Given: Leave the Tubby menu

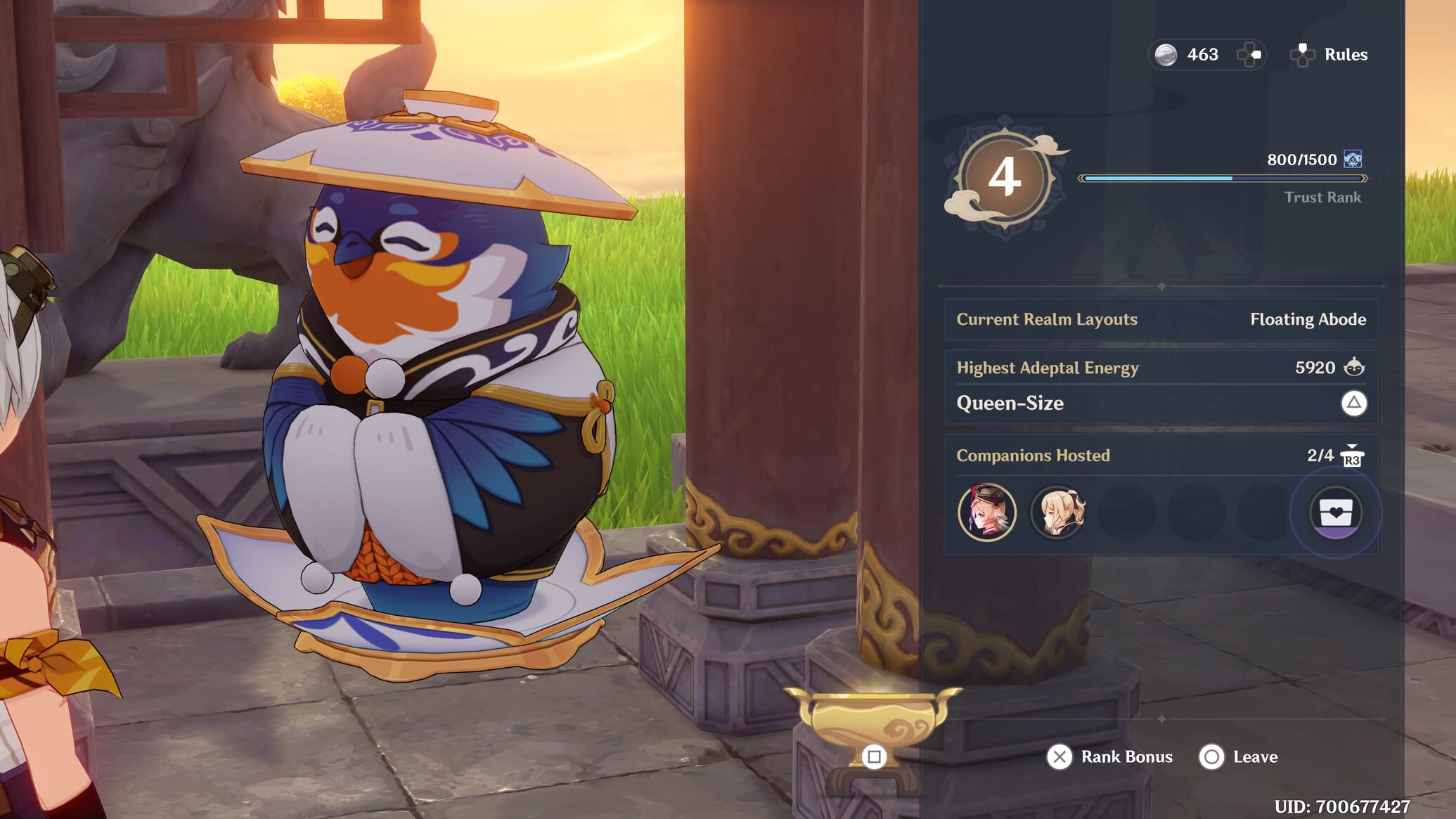Looking at the screenshot, I should (x=1239, y=757).
